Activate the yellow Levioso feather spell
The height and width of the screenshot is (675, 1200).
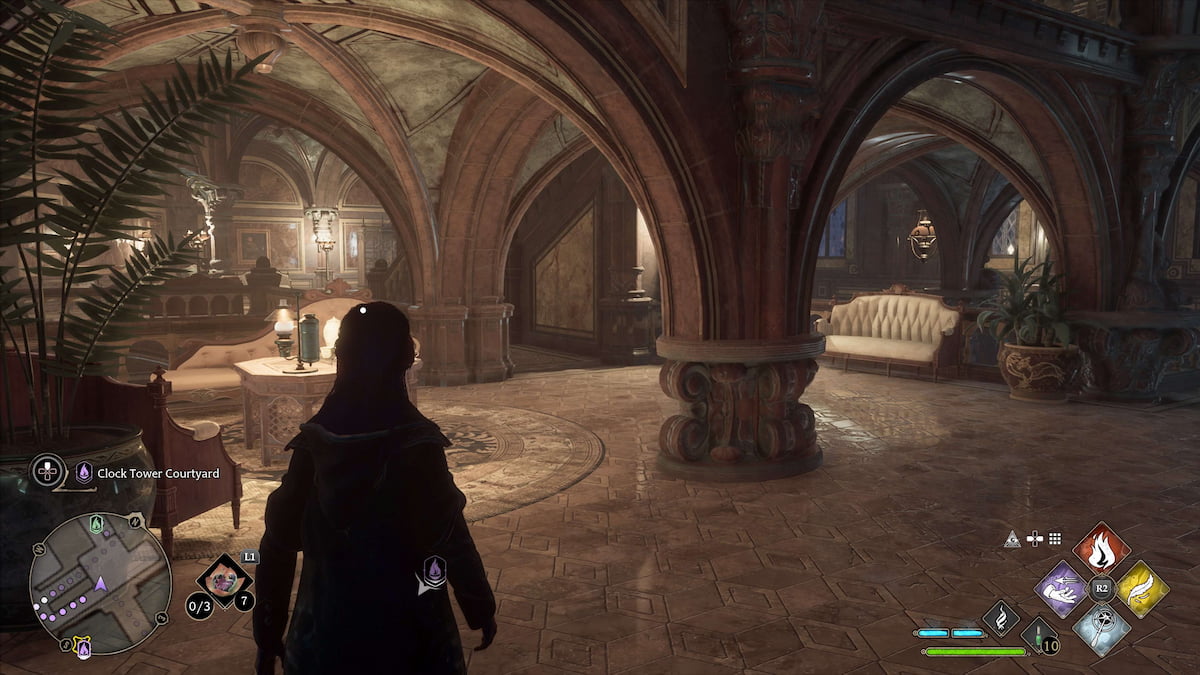[x=1142, y=589]
